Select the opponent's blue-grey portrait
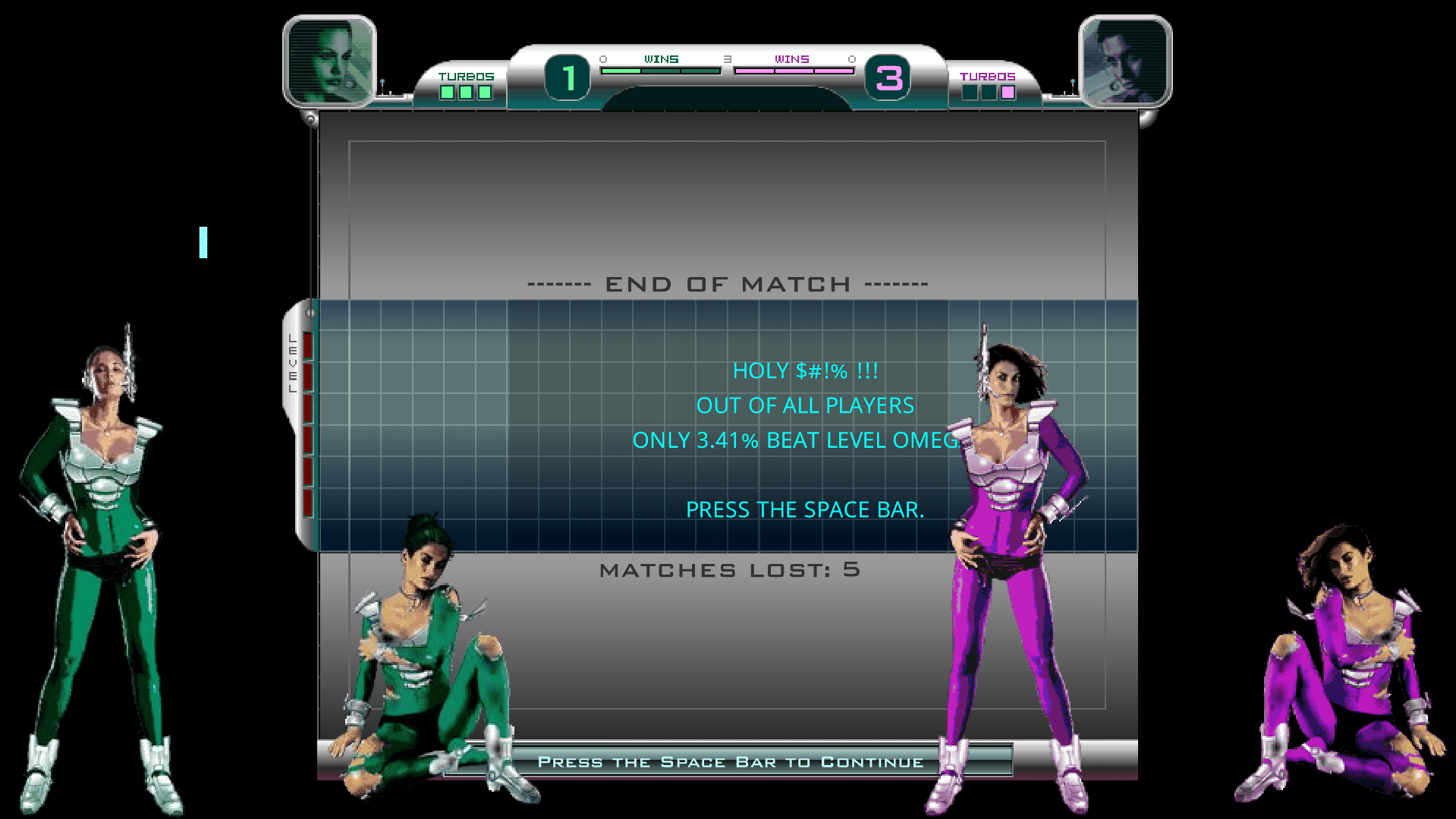1456x819 pixels. tap(1124, 61)
